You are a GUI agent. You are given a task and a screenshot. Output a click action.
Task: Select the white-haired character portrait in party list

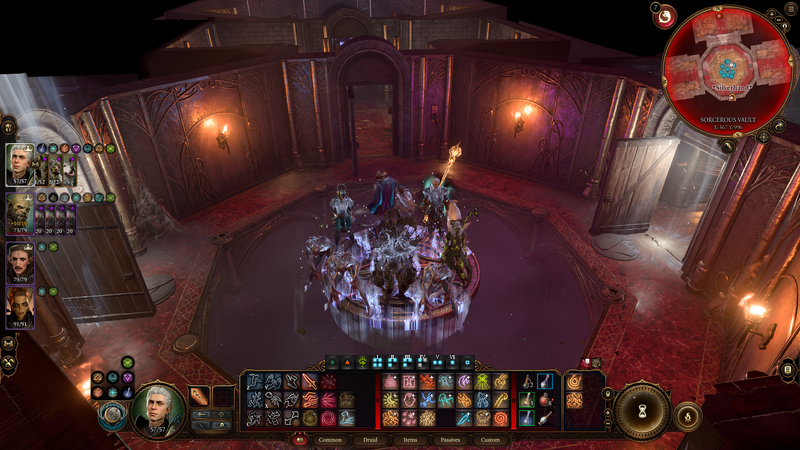coord(21,164)
